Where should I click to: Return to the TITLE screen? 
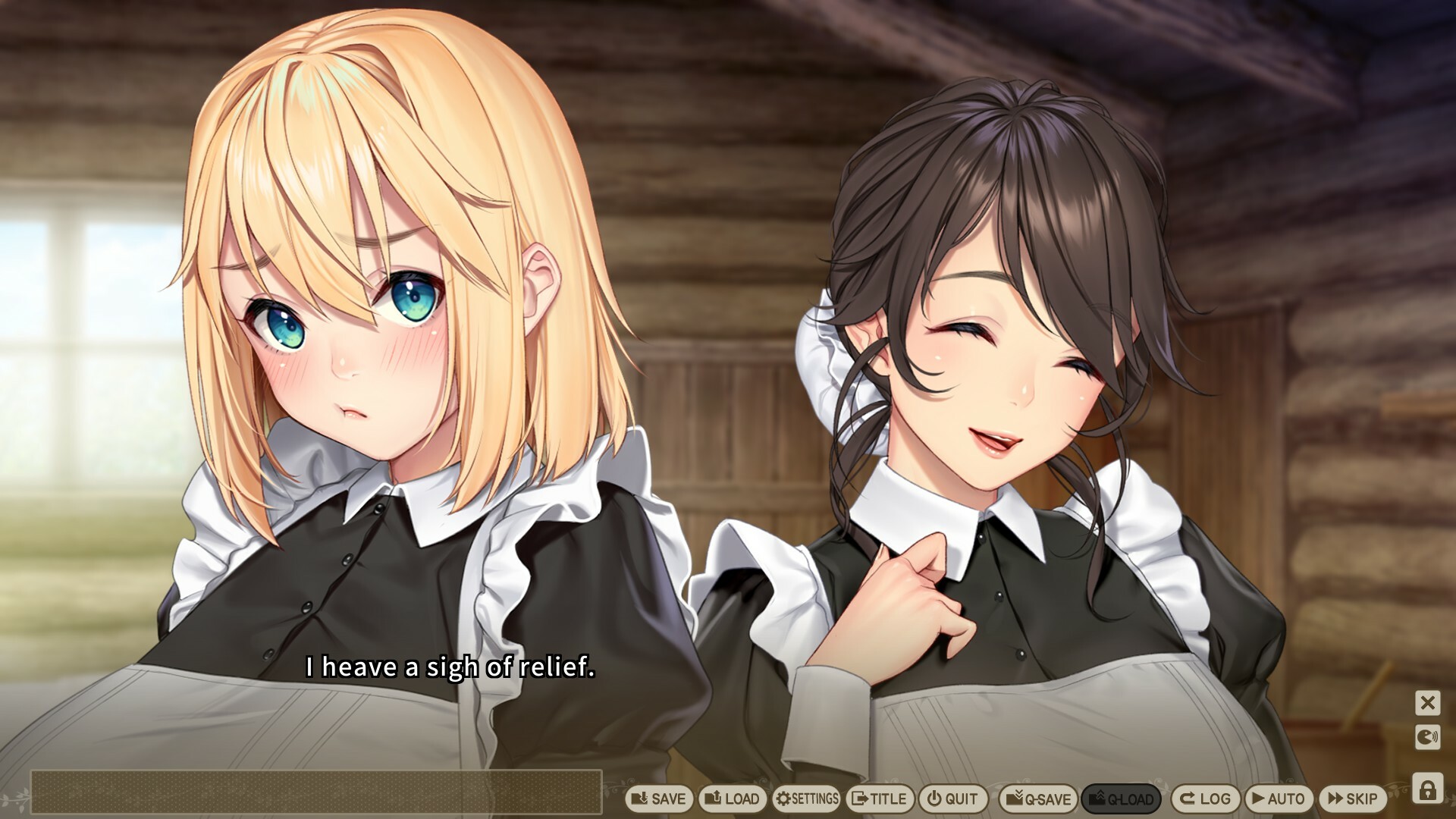[880, 799]
